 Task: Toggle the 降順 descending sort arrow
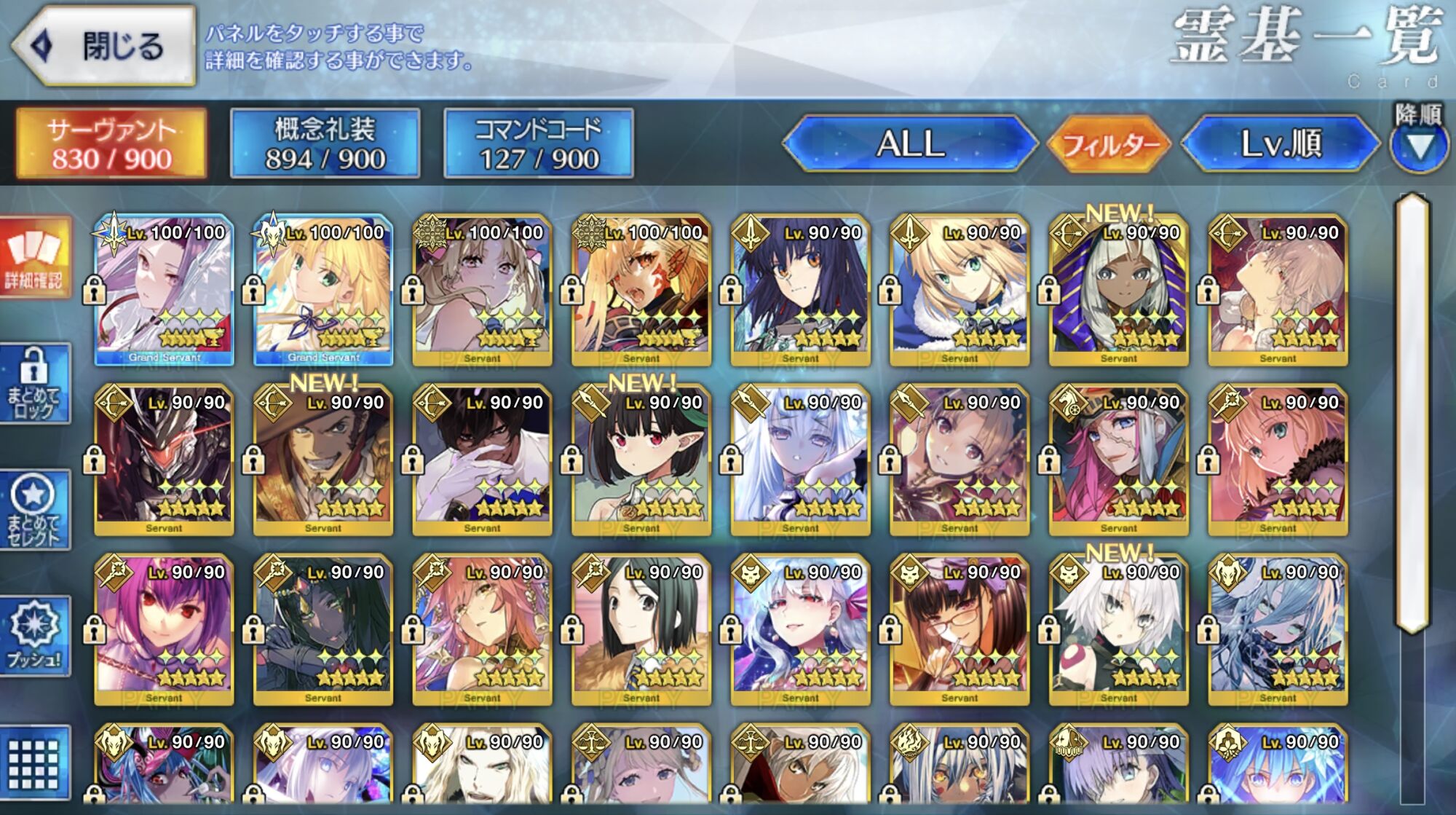click(x=1418, y=146)
